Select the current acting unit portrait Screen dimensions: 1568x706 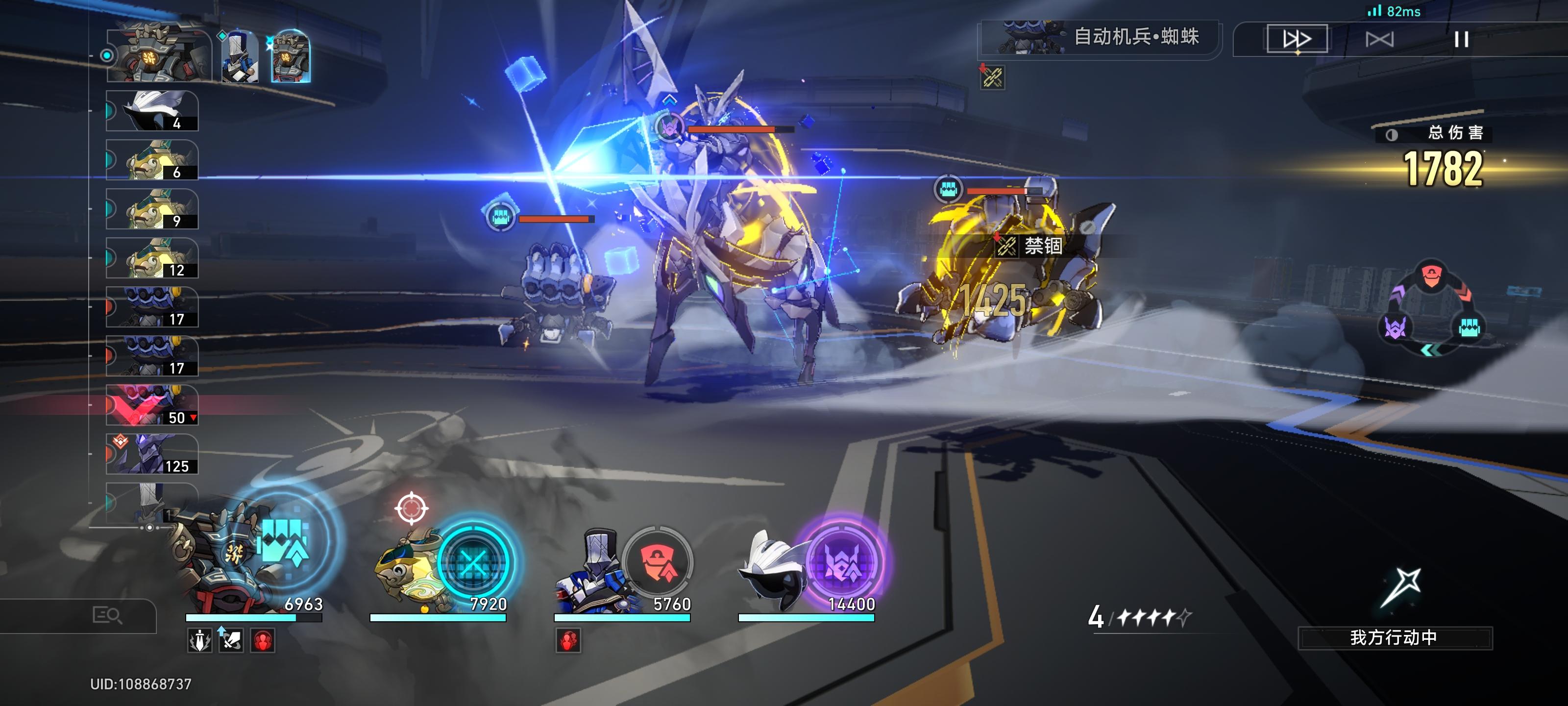[159, 56]
